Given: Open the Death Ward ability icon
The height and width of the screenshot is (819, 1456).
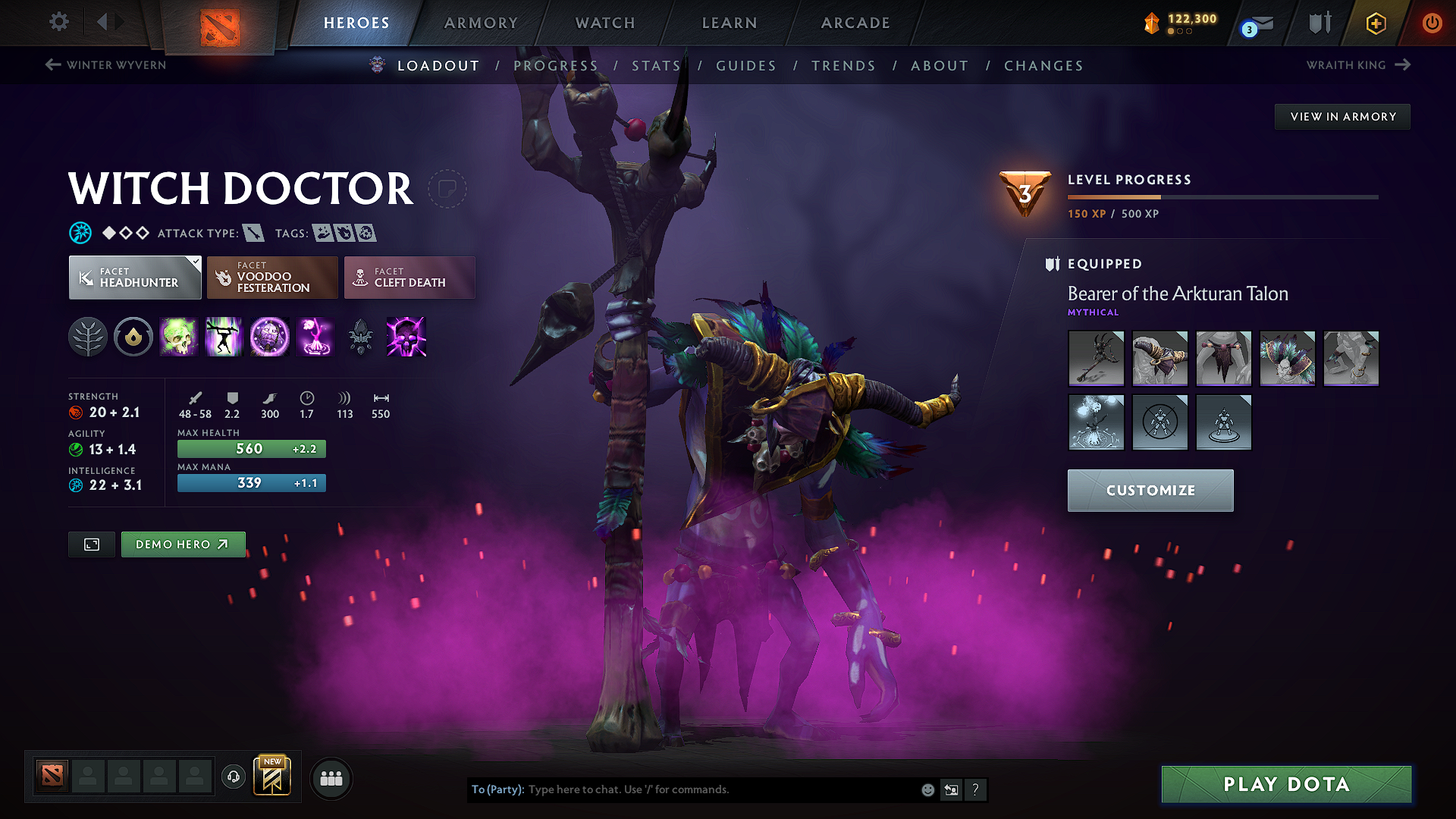Looking at the screenshot, I should (315, 337).
